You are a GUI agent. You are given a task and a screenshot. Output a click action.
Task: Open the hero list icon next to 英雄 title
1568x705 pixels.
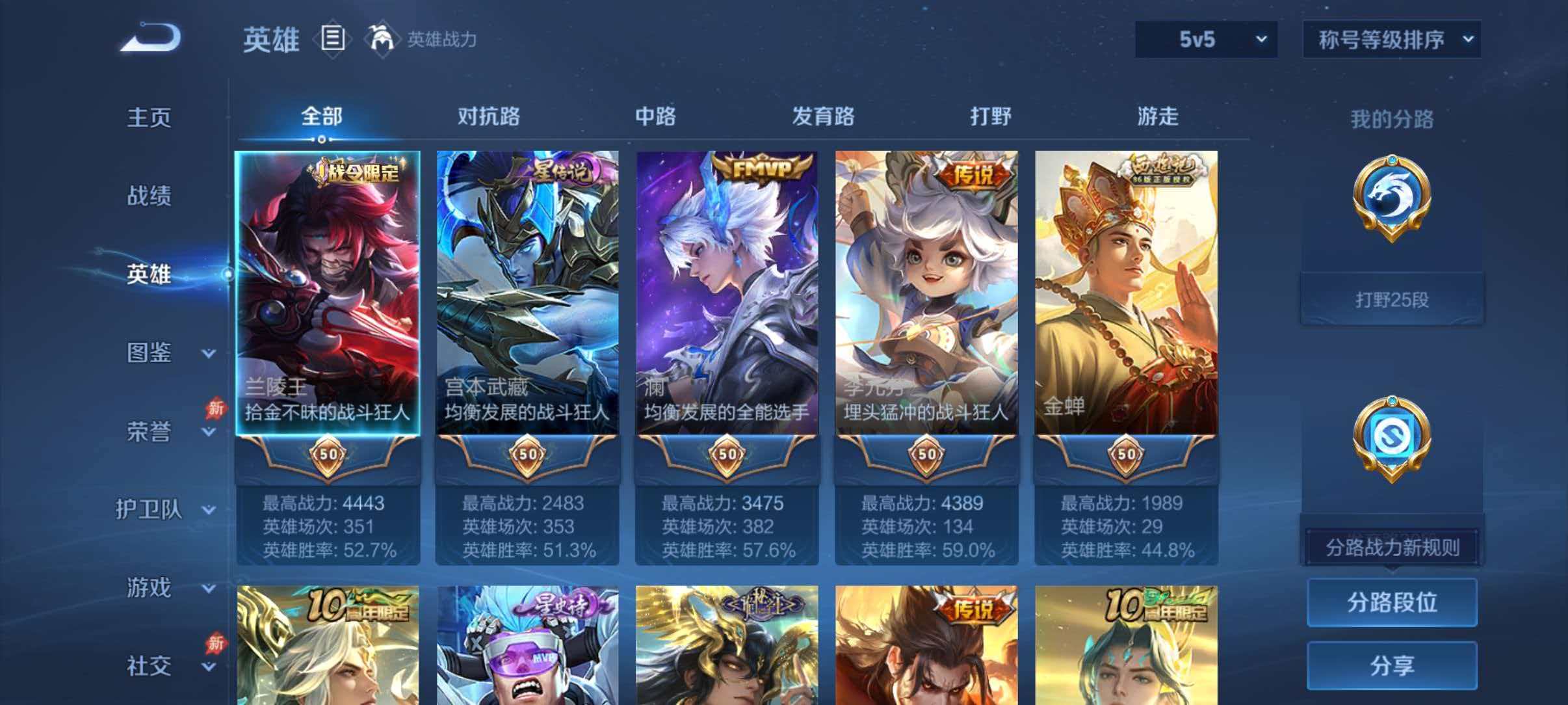click(x=332, y=39)
